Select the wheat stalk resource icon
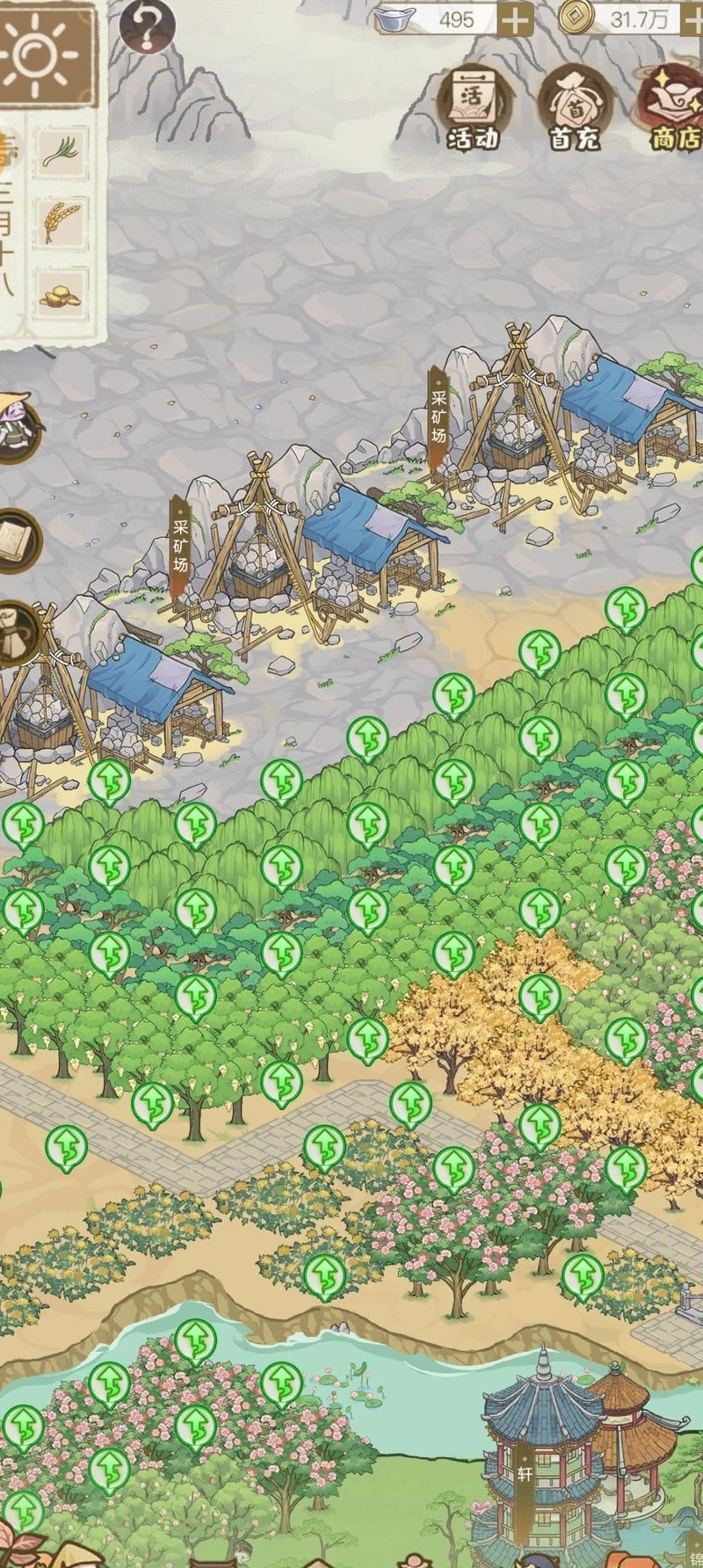703x1568 pixels. pos(62,220)
